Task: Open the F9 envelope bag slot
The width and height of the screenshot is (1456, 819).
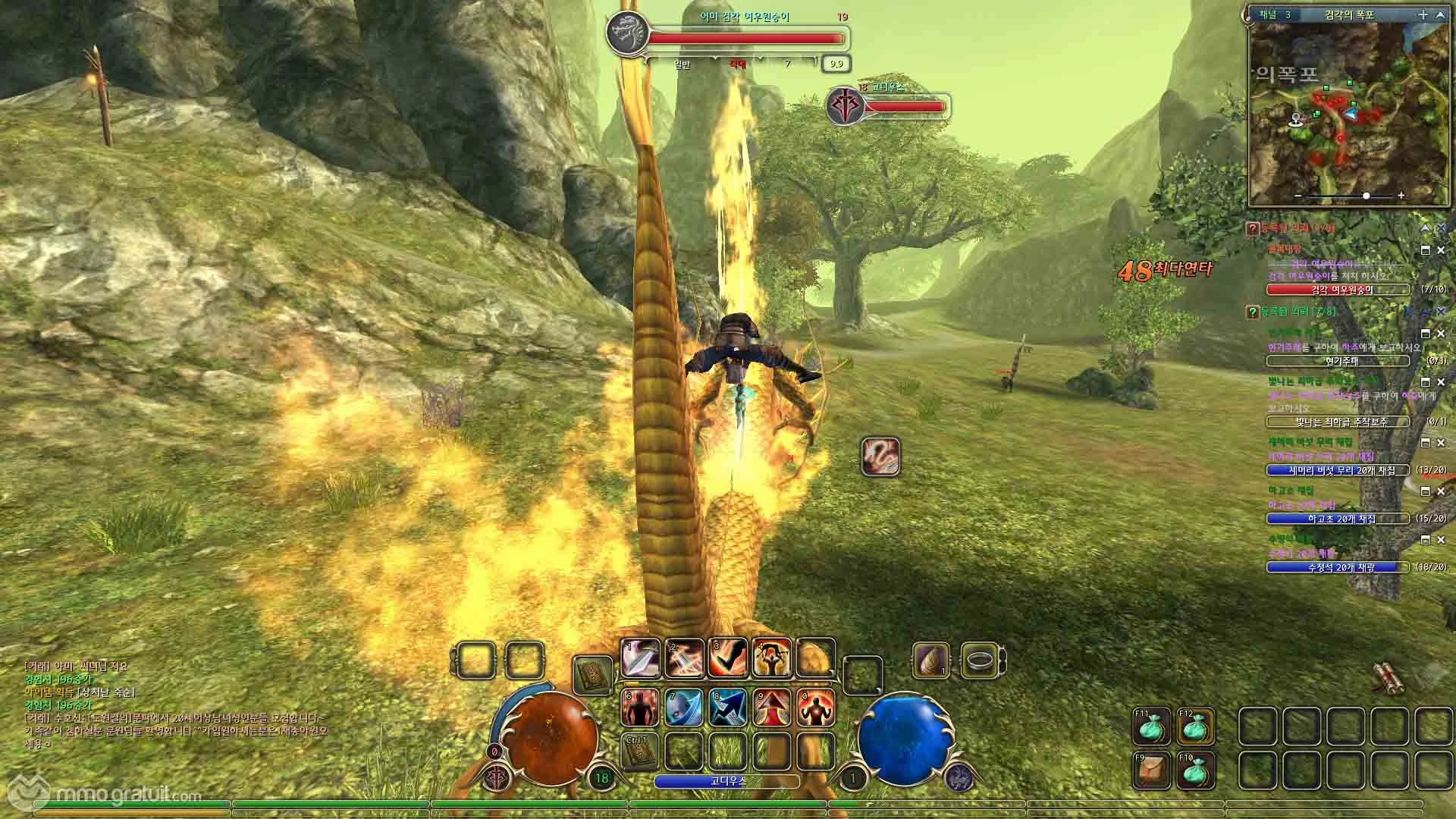Action: [x=1151, y=770]
